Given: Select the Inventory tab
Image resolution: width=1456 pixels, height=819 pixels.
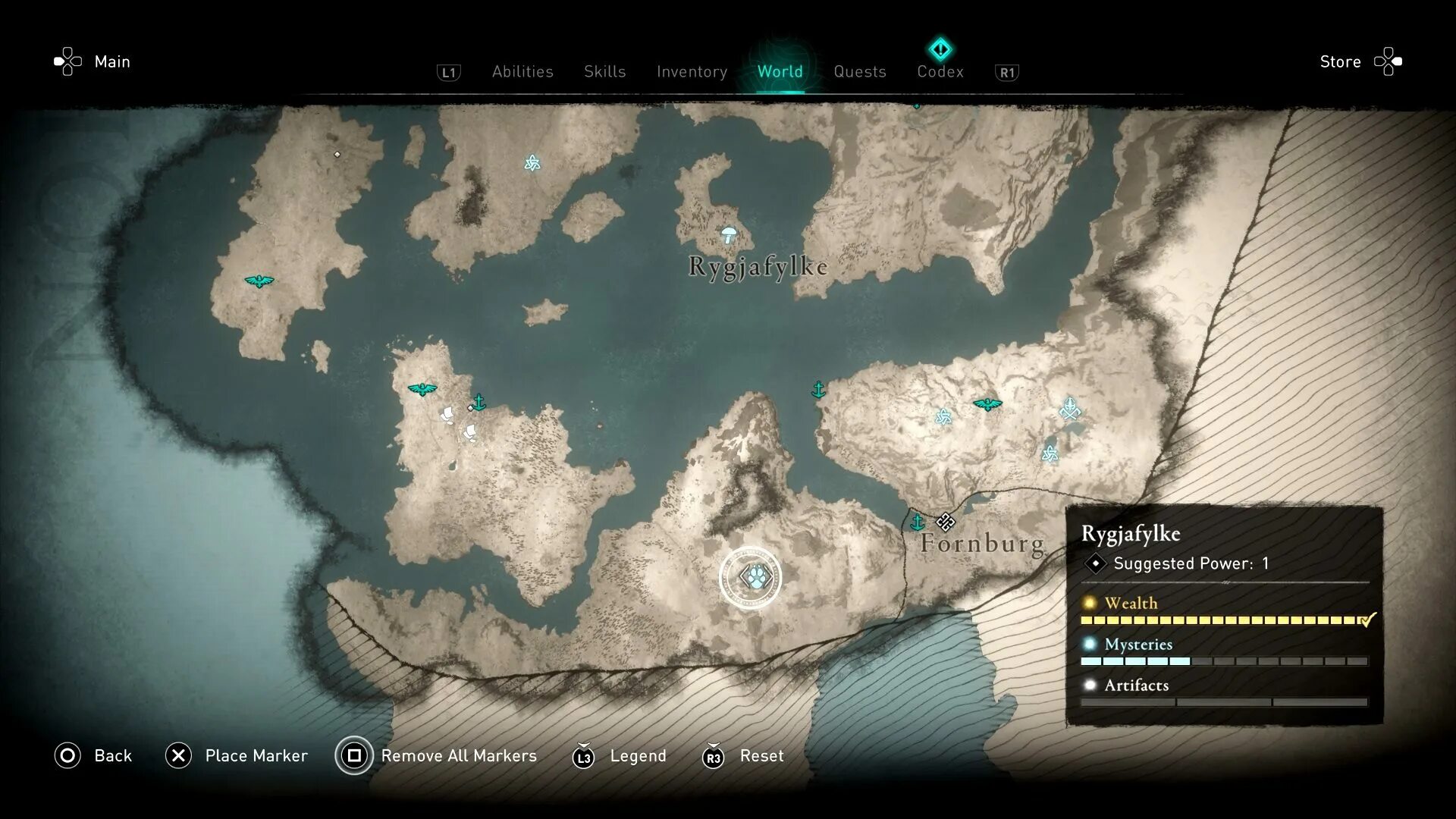Looking at the screenshot, I should click(692, 71).
